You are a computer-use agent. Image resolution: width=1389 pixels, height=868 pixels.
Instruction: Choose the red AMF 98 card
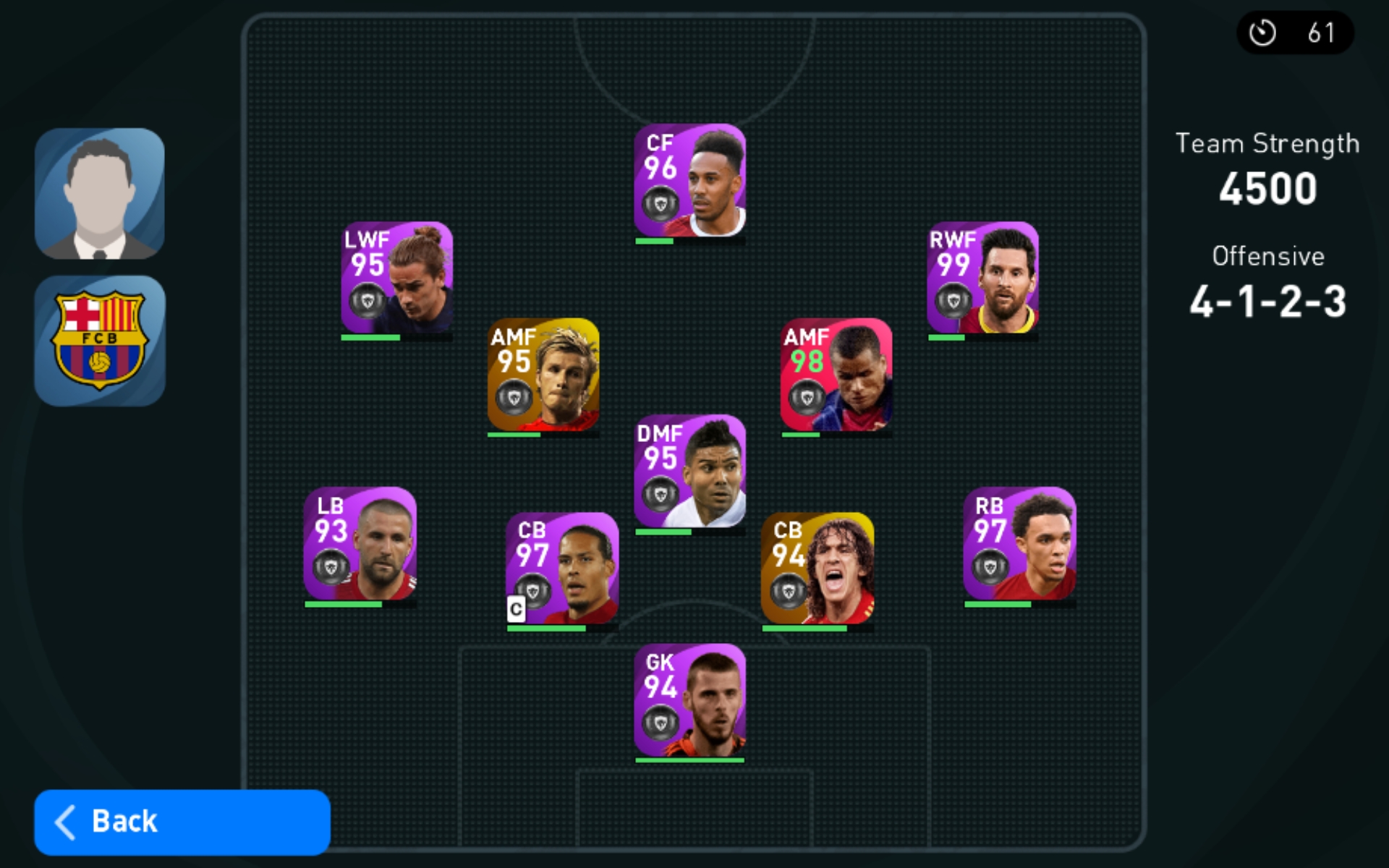[x=836, y=375]
